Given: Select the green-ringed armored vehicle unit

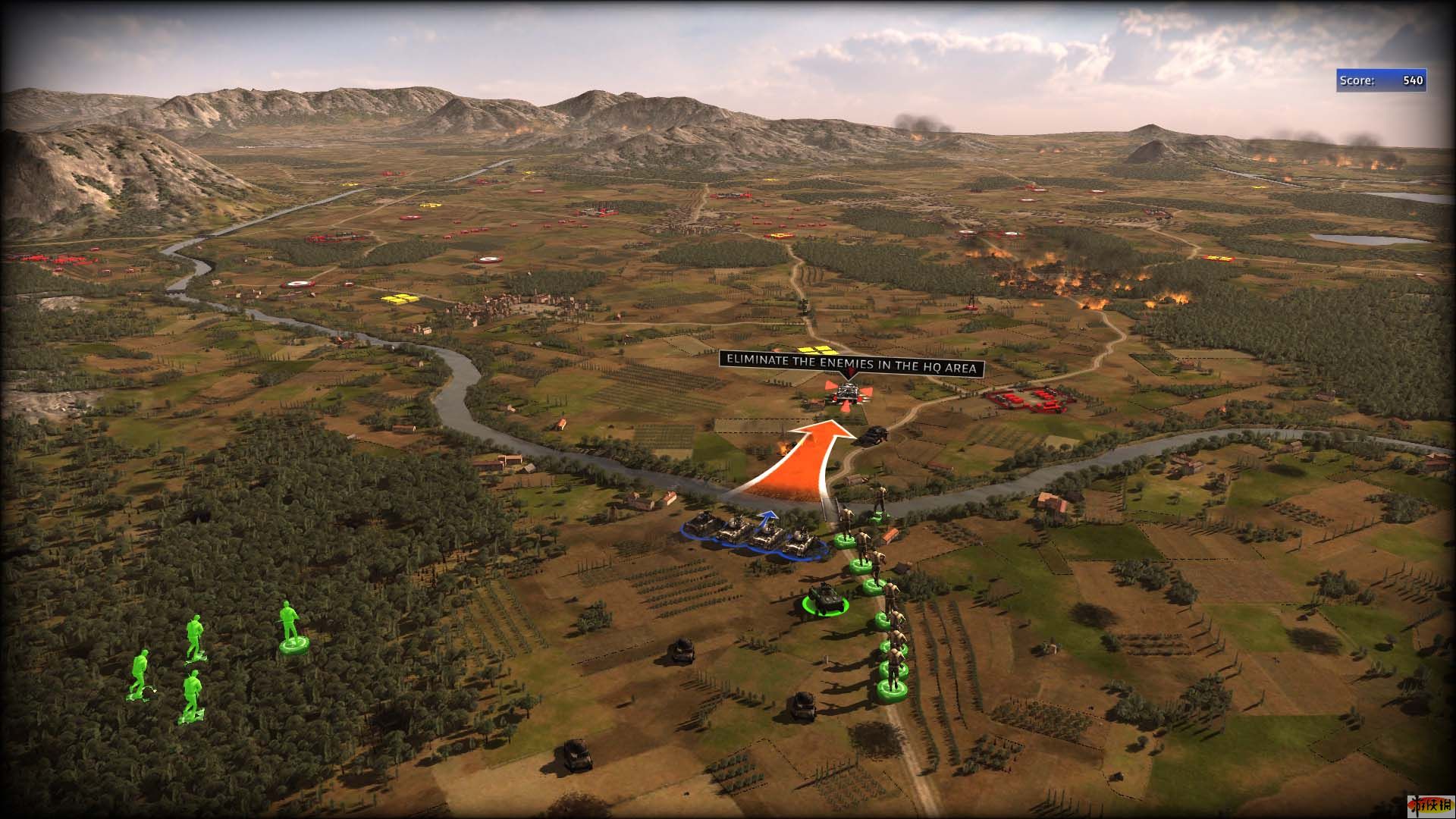Looking at the screenshot, I should [824, 600].
